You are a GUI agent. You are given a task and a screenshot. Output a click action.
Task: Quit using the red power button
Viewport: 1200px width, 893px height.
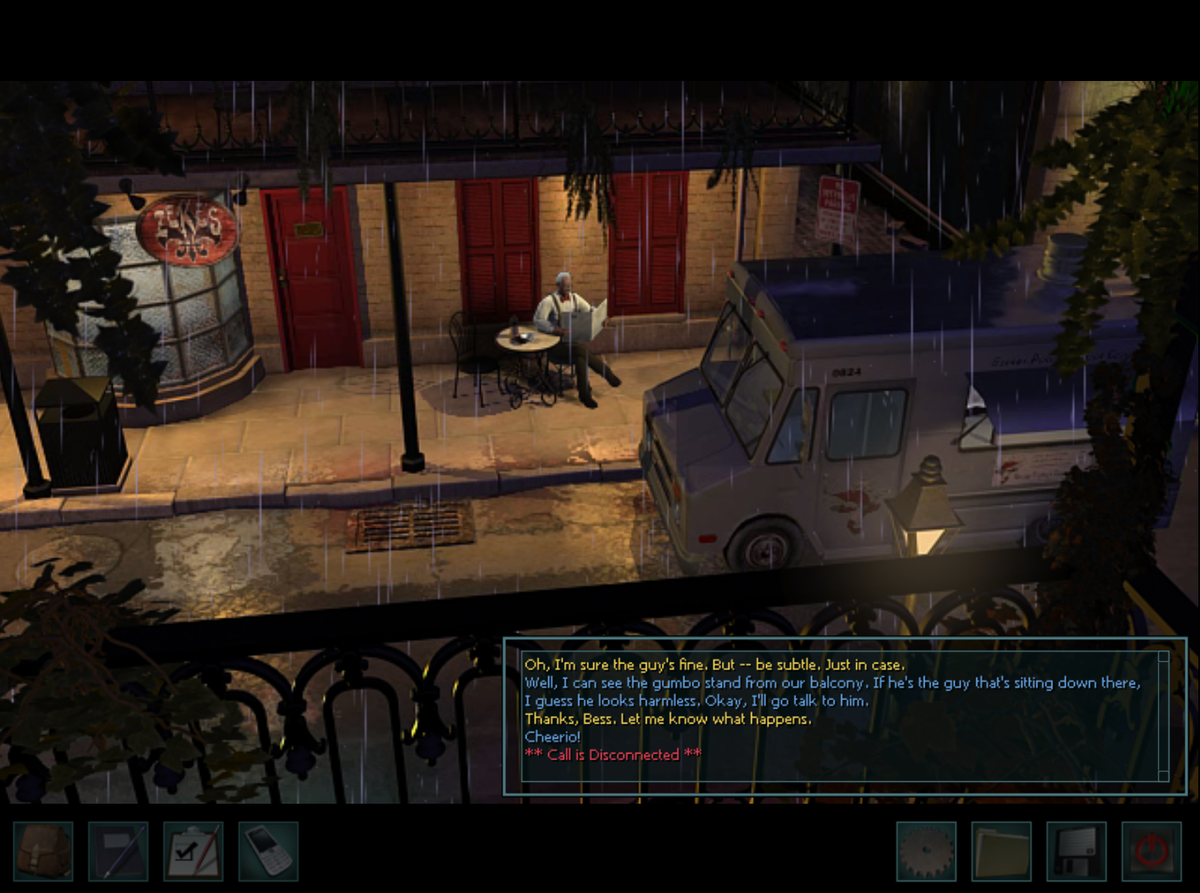coord(1151,851)
